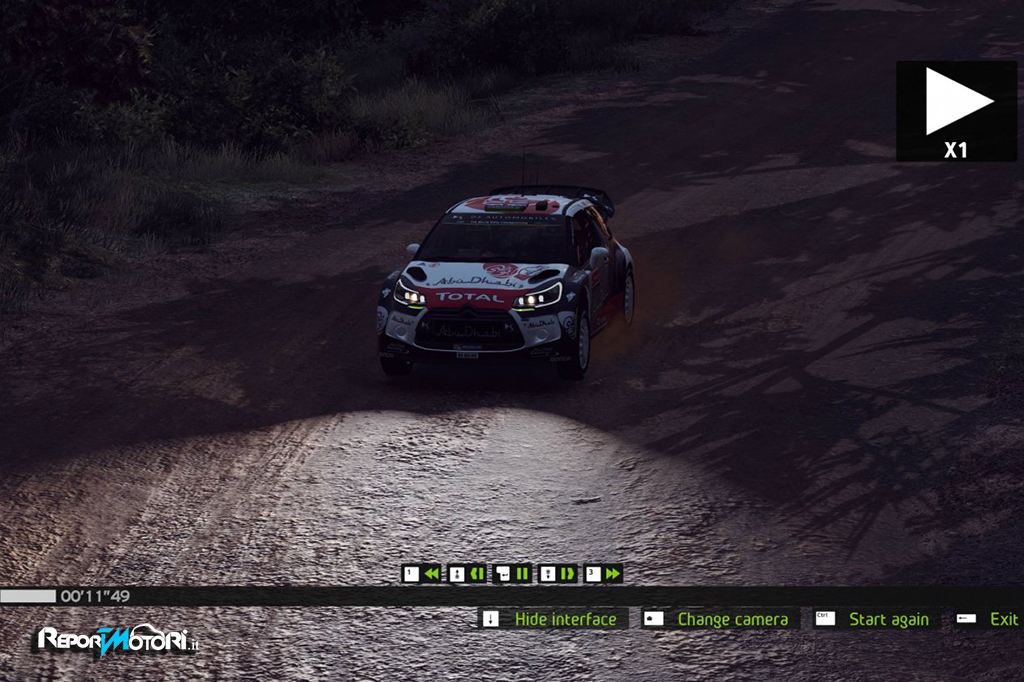Viewport: 1024px width, 682px height.
Task: Click the X1 playback speed indicator
Action: pos(956,111)
